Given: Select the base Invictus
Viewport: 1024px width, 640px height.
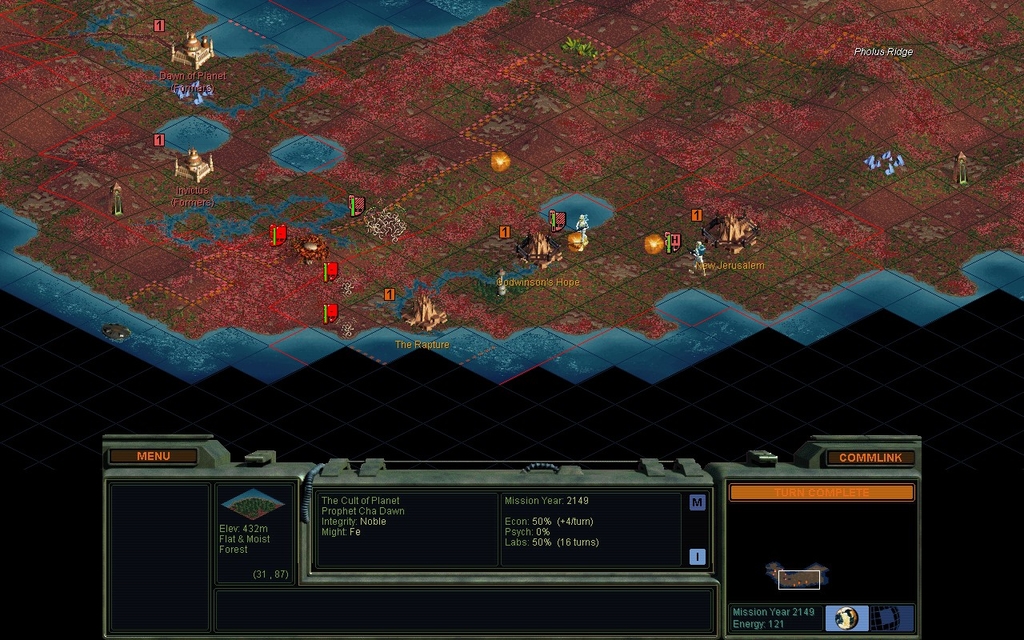Looking at the screenshot, I should click(193, 165).
